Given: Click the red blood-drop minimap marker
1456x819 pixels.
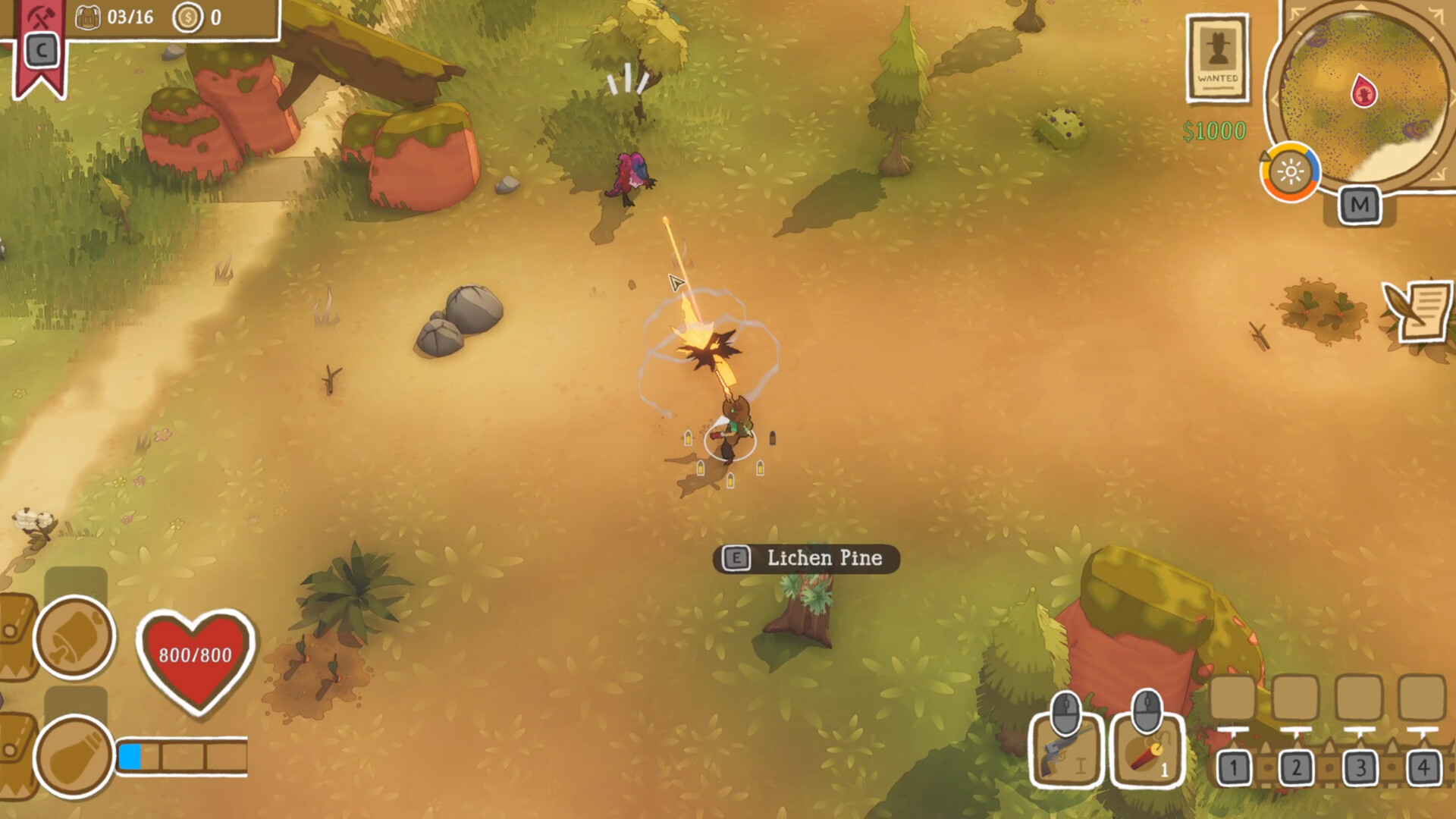Looking at the screenshot, I should pyautogui.click(x=1363, y=91).
